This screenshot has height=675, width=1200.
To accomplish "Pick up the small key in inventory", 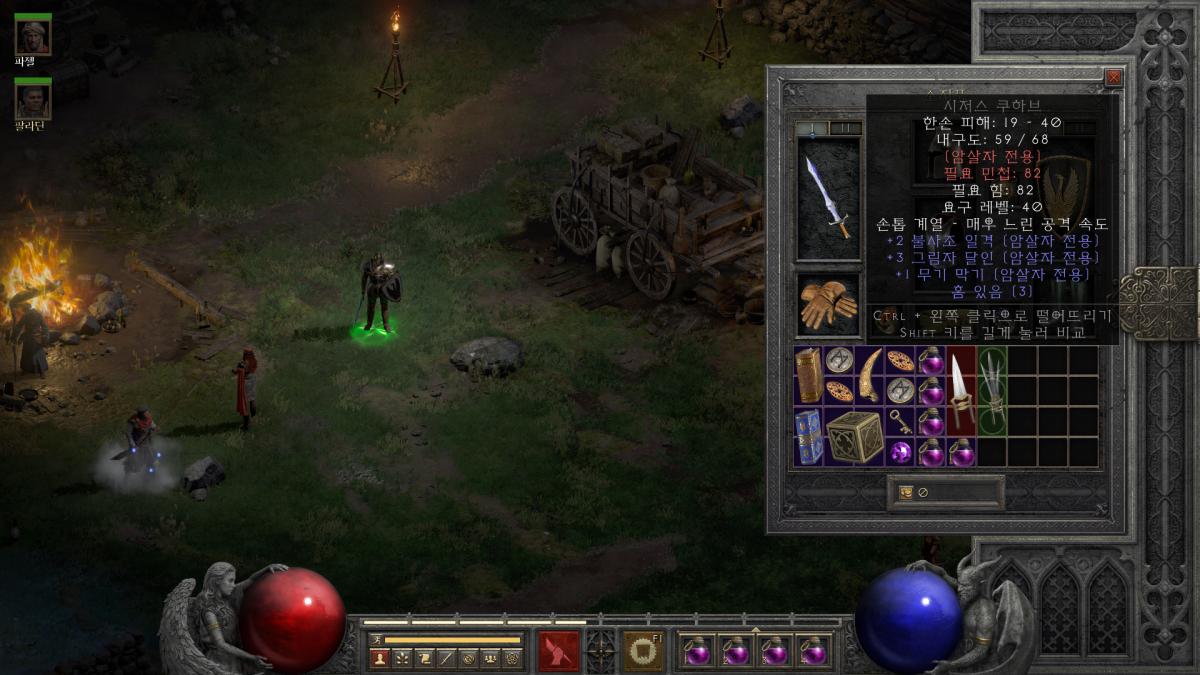I will (x=900, y=421).
